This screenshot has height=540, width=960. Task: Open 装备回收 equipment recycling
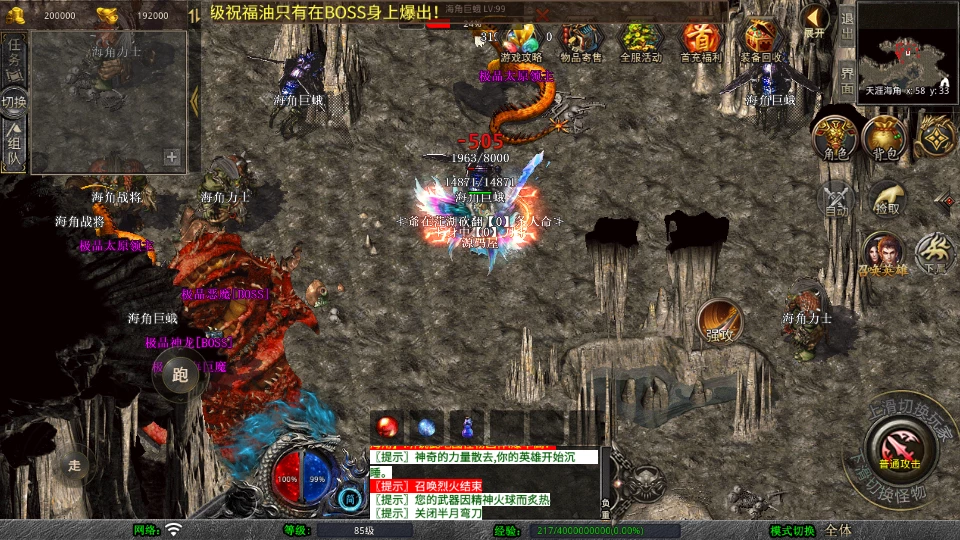pos(761,40)
